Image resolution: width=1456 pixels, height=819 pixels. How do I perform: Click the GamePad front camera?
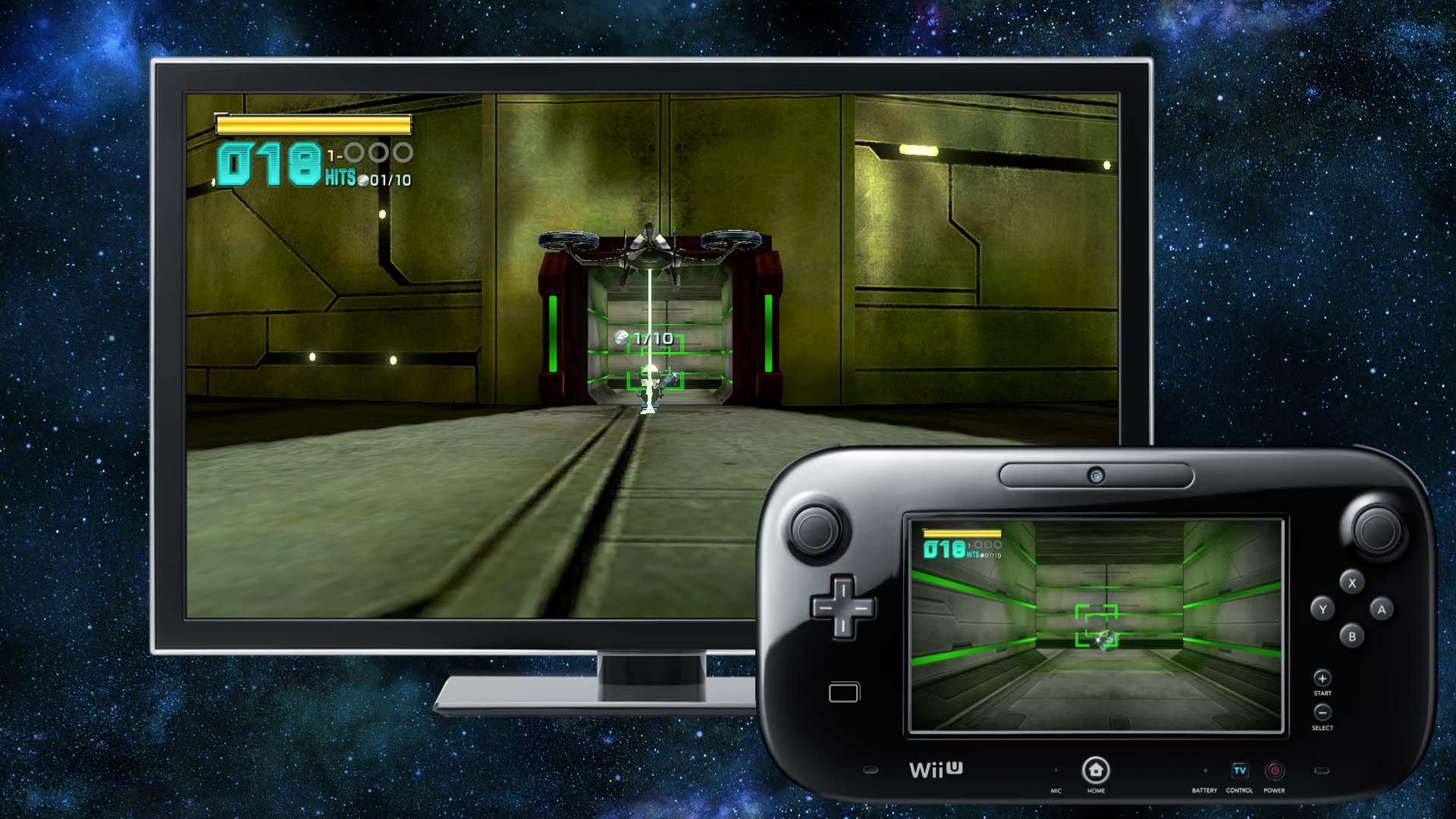point(1095,475)
